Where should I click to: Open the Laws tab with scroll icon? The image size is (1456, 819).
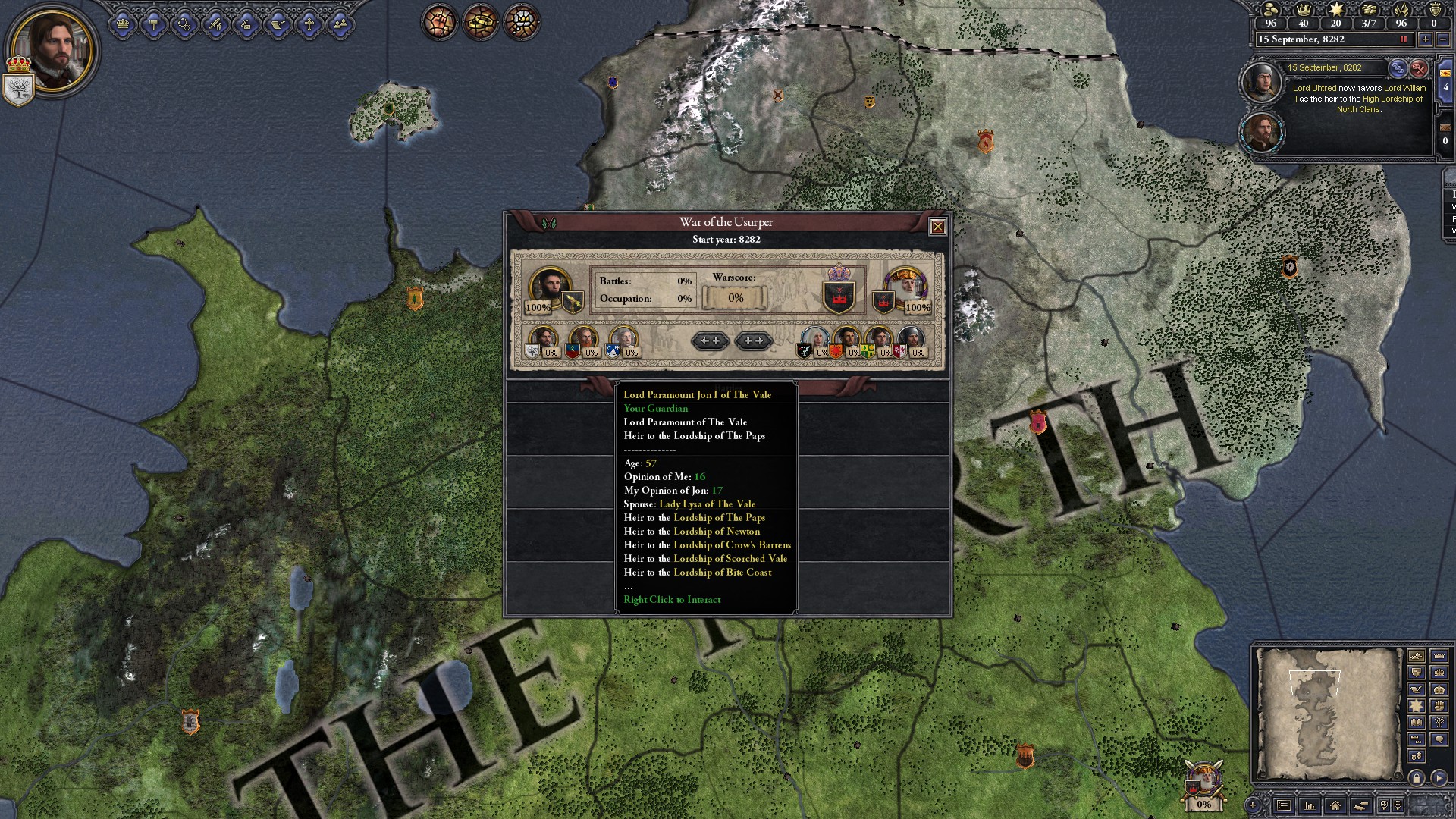click(x=278, y=25)
